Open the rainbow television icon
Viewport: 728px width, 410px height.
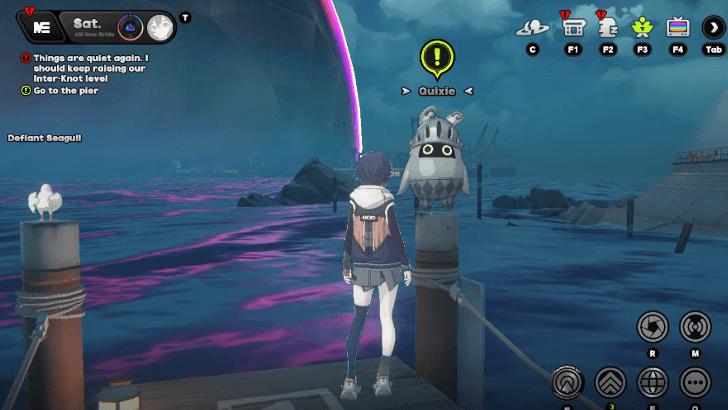[x=678, y=27]
